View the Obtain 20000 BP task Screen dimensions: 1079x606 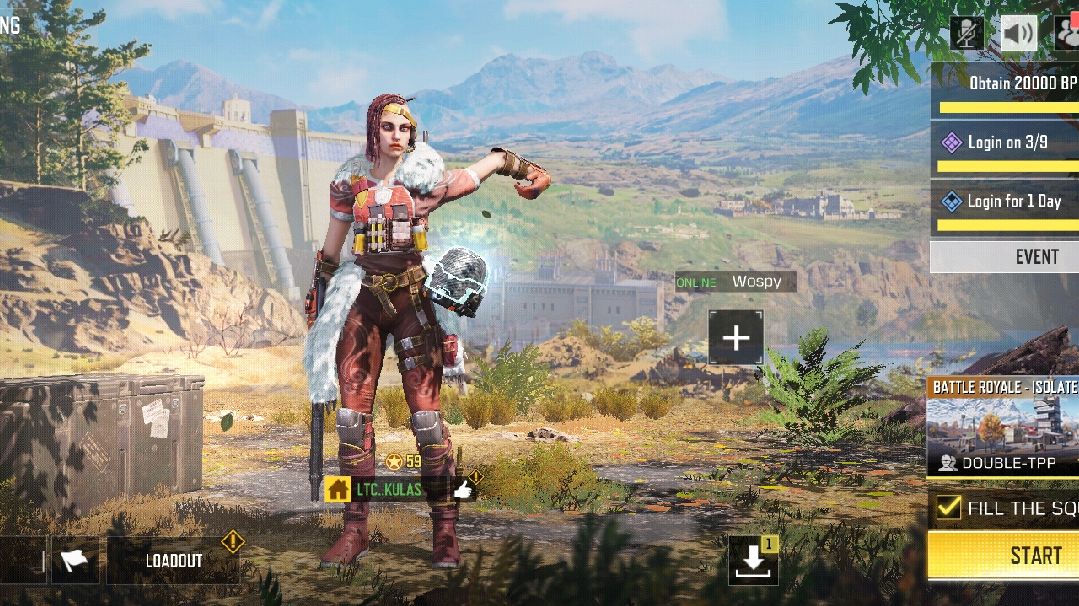click(1005, 84)
